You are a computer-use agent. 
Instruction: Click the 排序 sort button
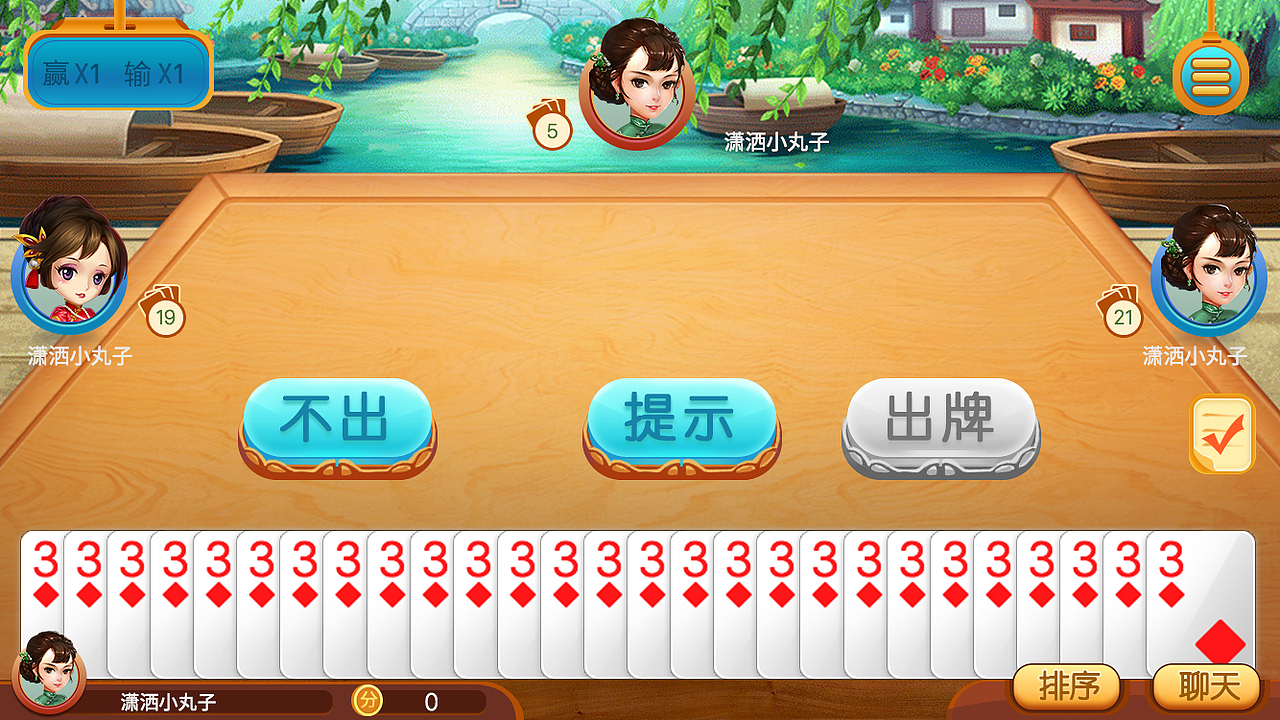click(x=1068, y=688)
